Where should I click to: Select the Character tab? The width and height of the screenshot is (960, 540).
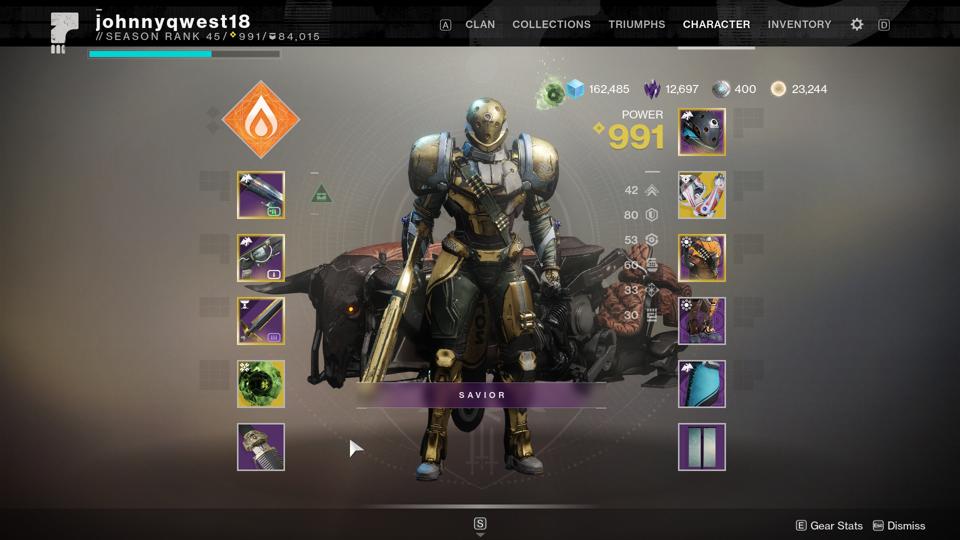[x=716, y=24]
